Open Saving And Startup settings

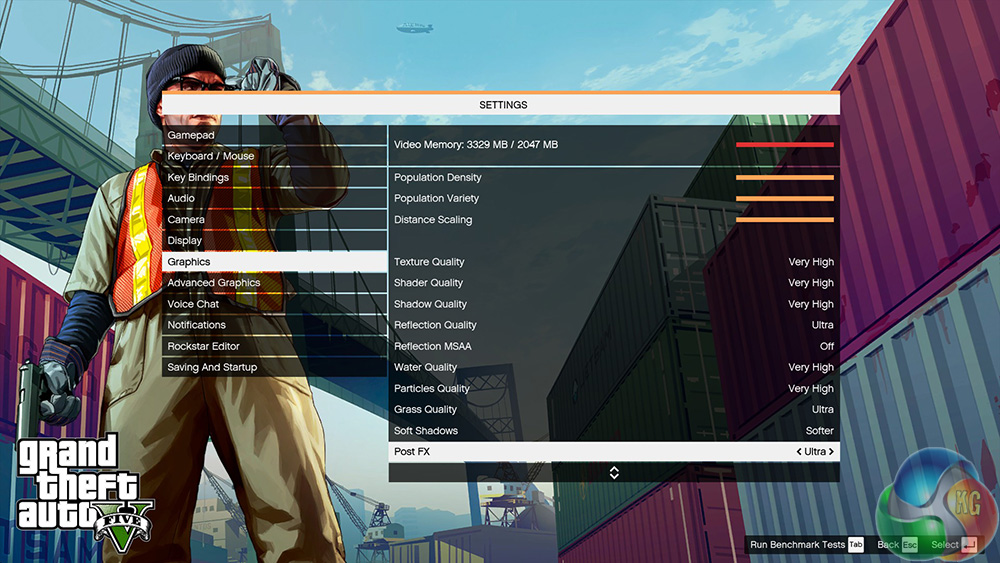(x=212, y=367)
